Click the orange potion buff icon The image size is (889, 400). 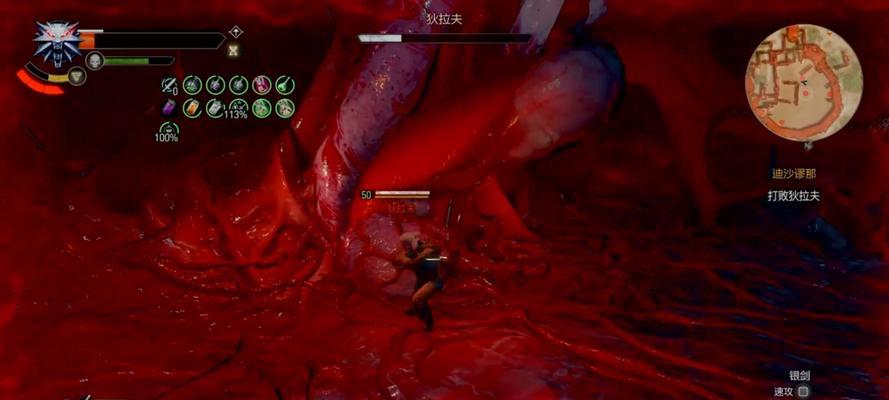192,108
